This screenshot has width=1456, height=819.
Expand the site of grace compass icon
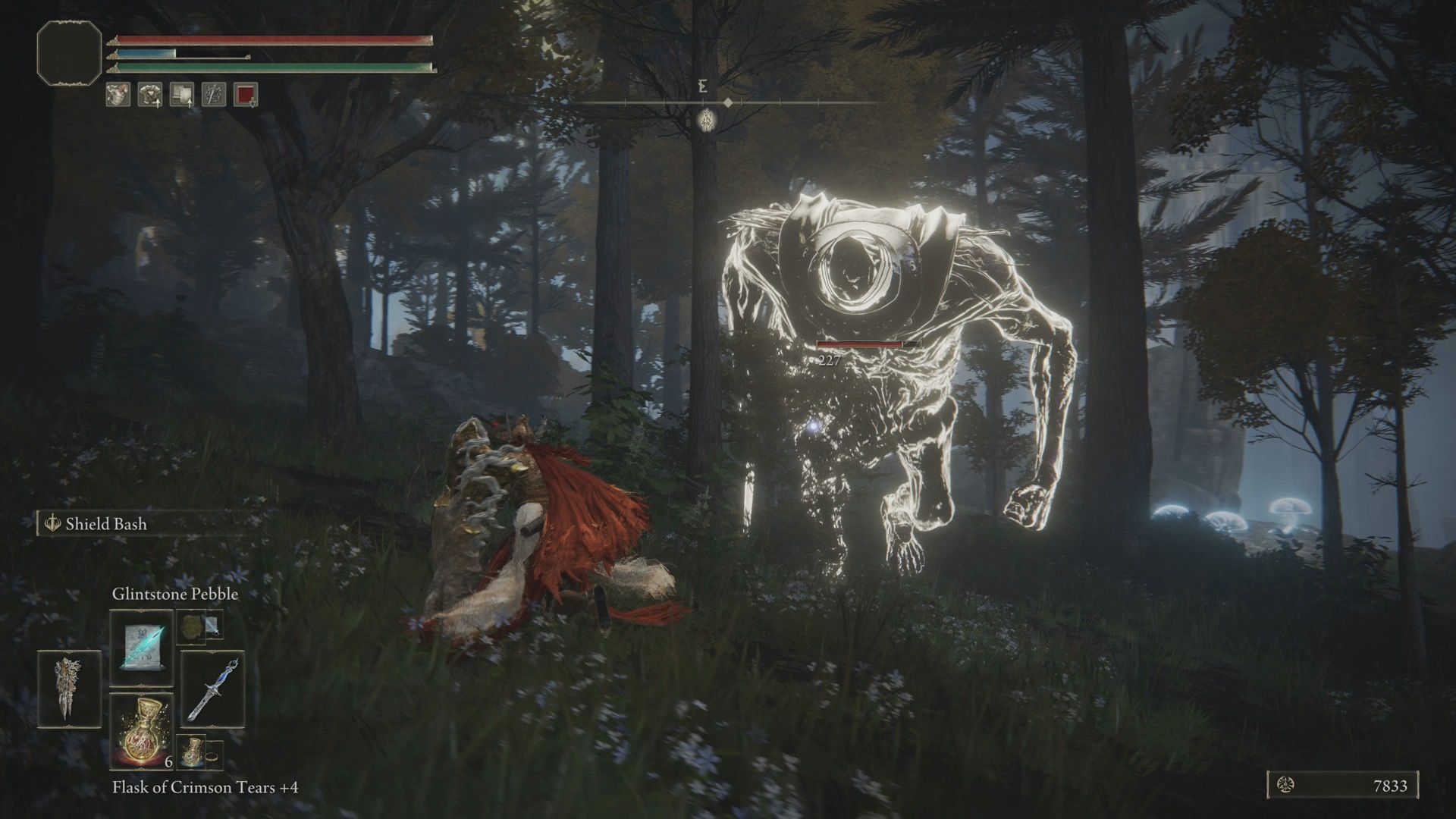pos(707,120)
